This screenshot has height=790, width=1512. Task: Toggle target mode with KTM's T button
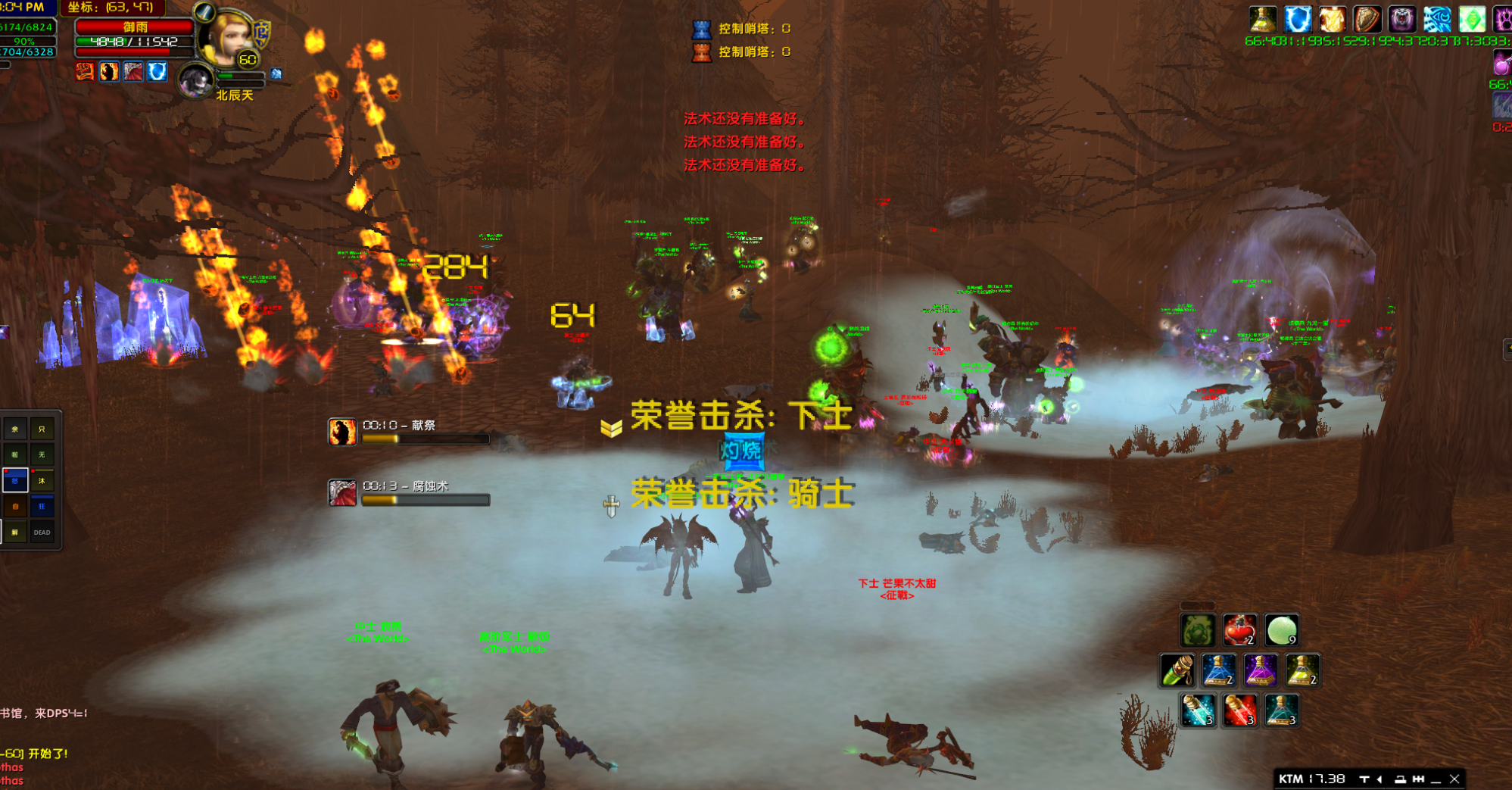[1364, 778]
